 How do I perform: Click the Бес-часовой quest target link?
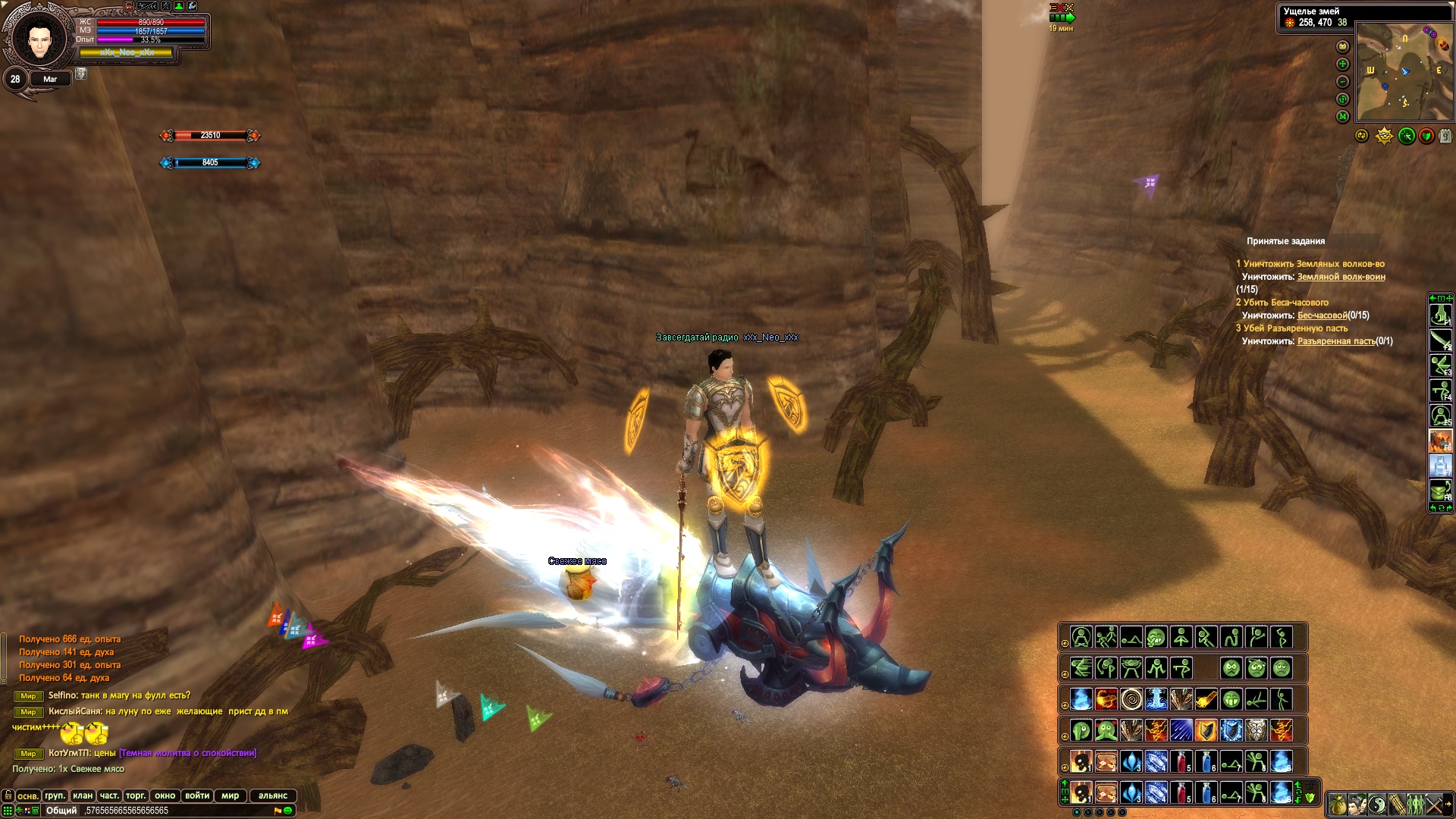pyautogui.click(x=1322, y=315)
